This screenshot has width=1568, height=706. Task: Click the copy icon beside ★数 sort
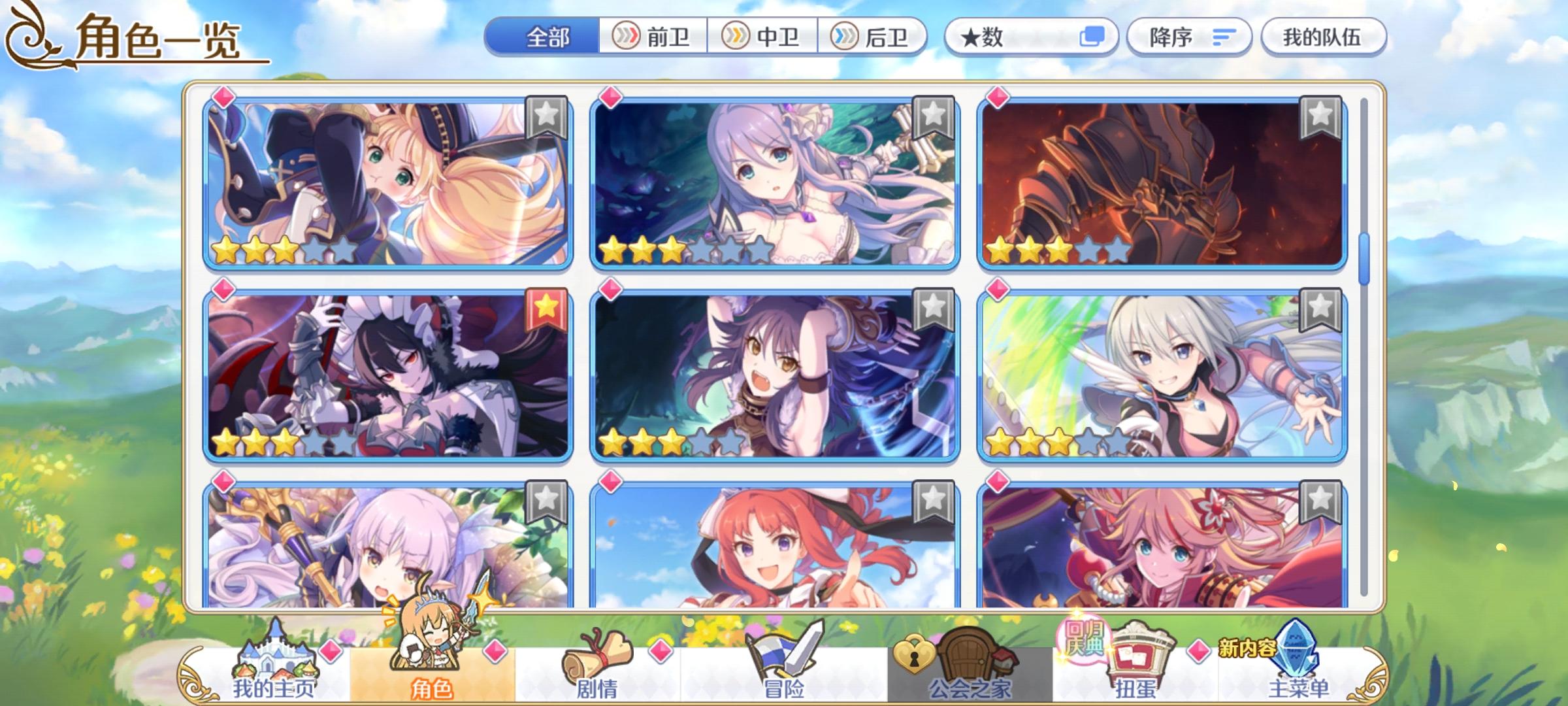(x=1095, y=38)
